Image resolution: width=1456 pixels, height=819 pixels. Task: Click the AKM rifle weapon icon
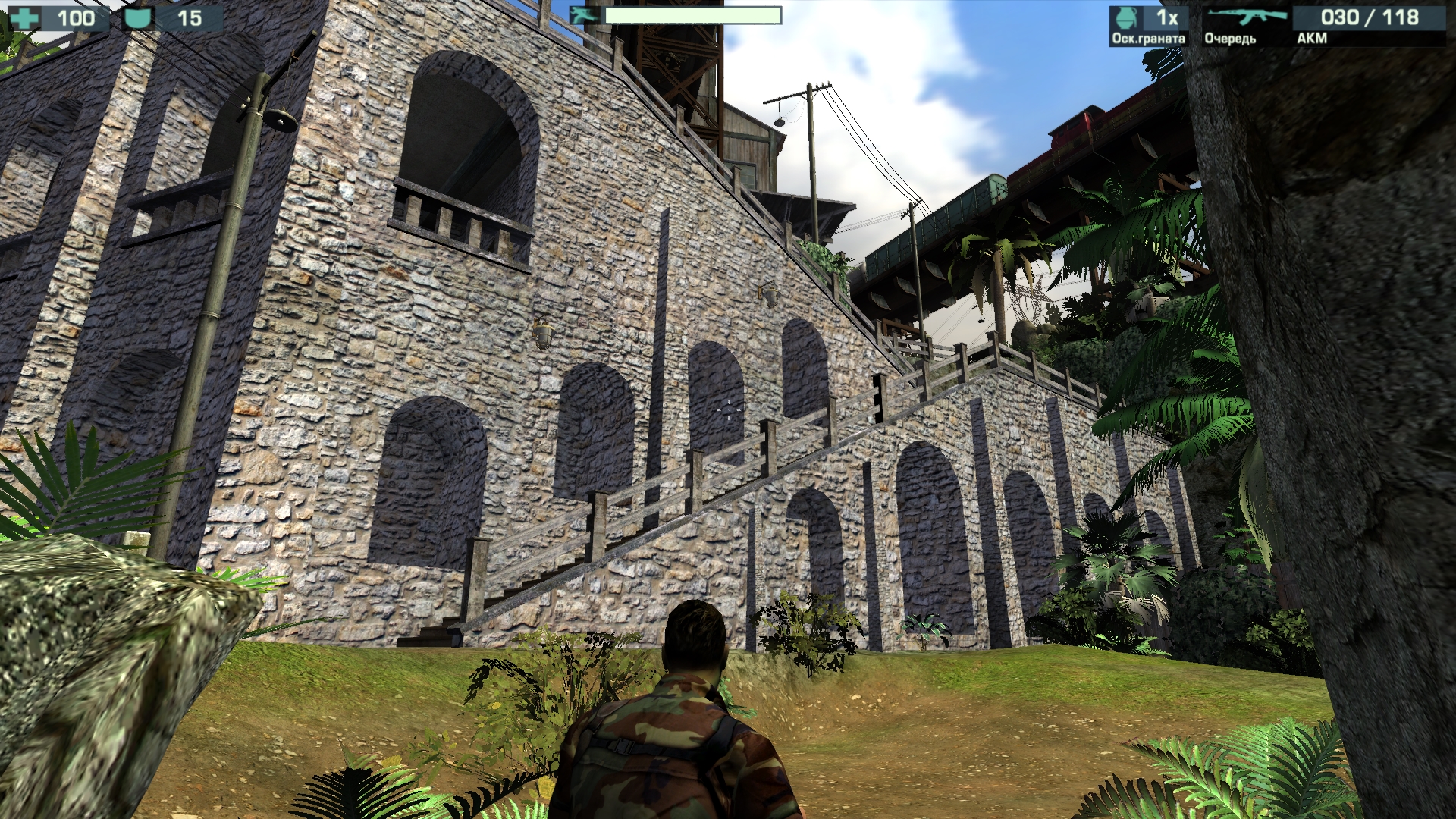point(1247,17)
